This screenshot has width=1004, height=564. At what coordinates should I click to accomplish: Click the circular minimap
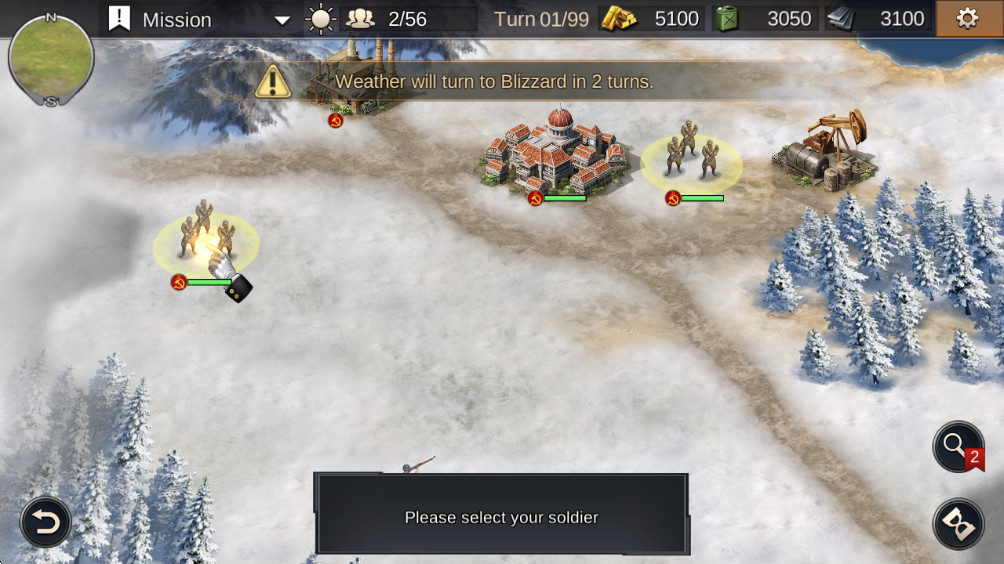point(51,56)
